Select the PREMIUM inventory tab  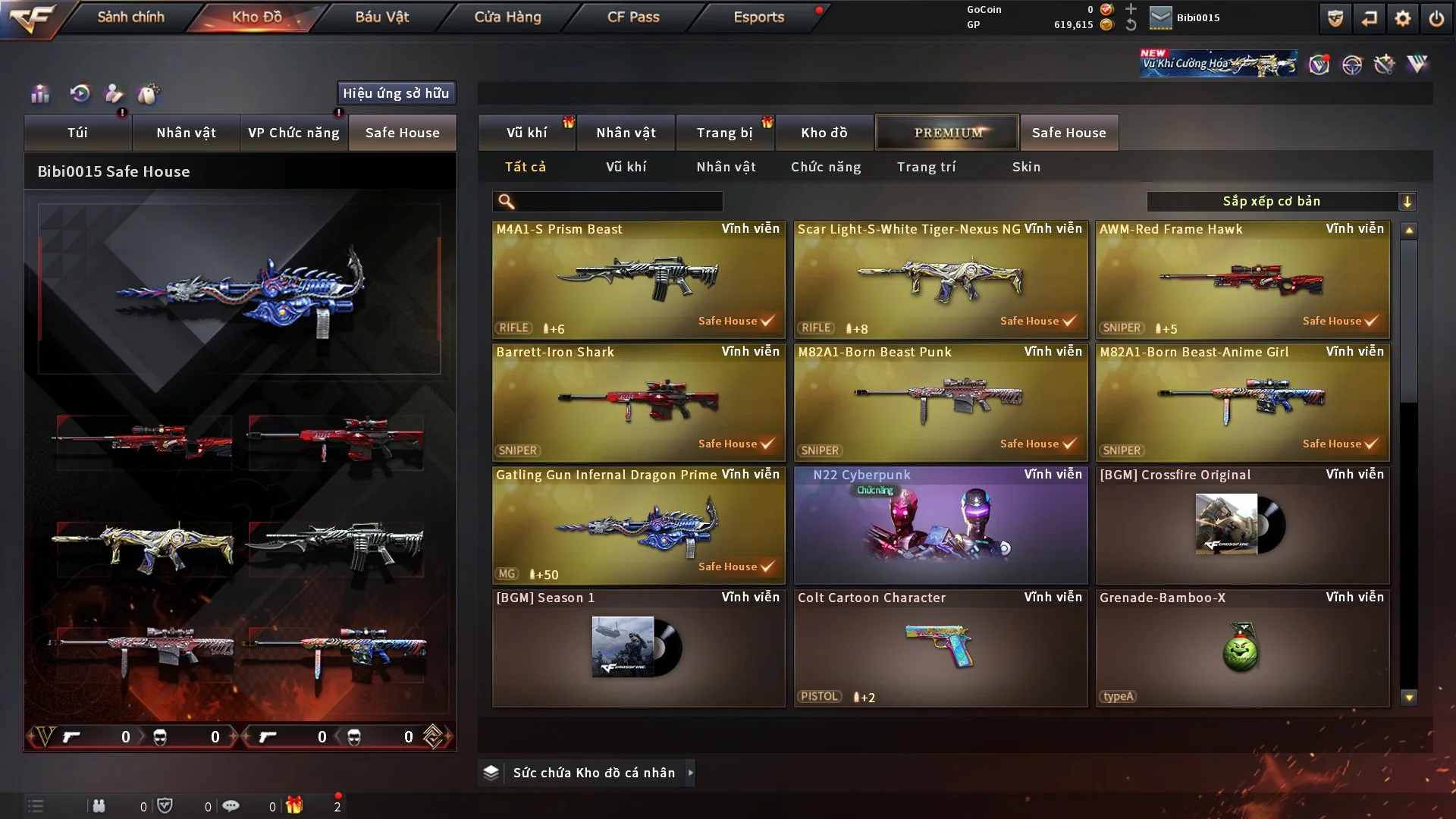click(947, 133)
